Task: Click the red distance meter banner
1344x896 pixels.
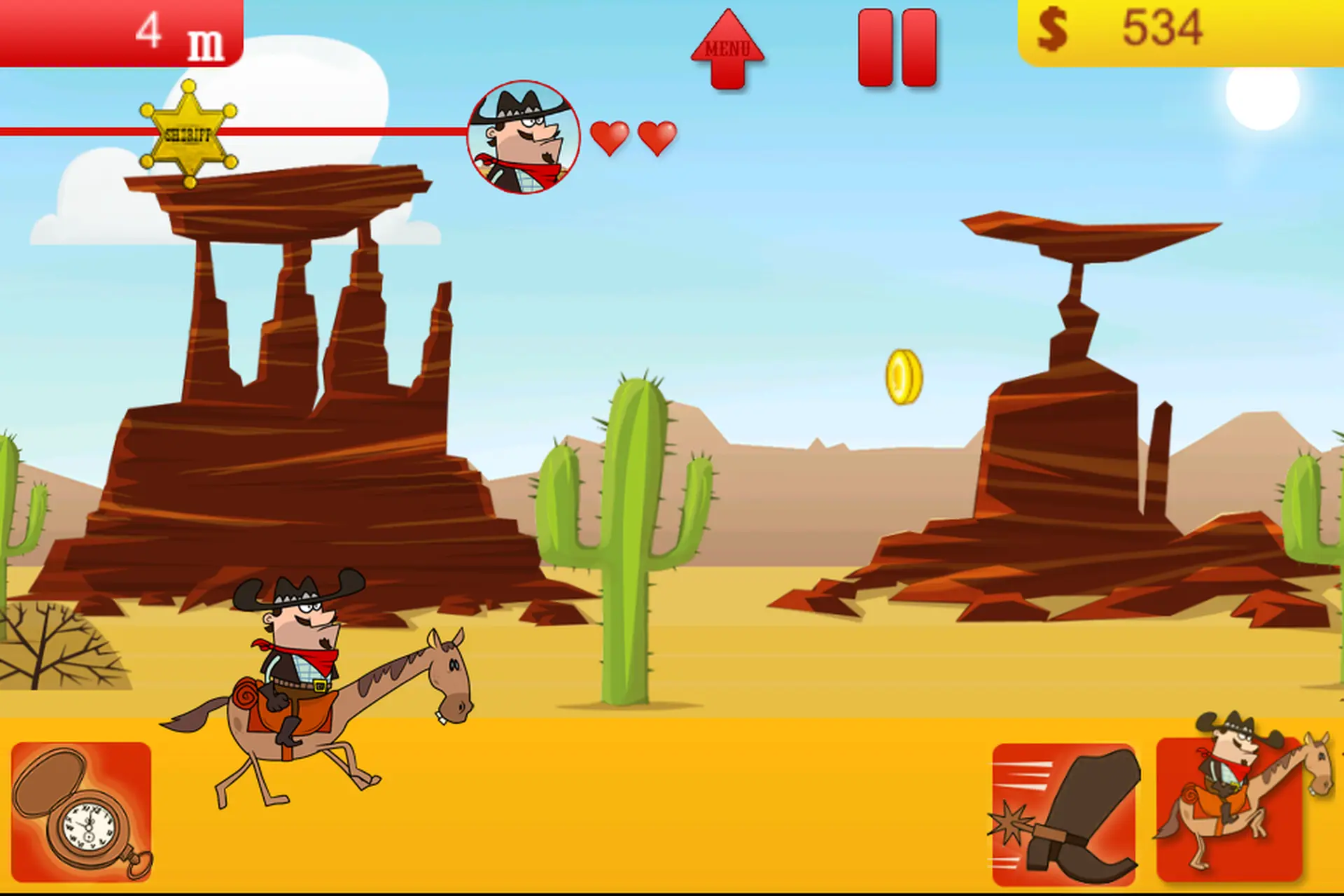Action: click(x=119, y=31)
